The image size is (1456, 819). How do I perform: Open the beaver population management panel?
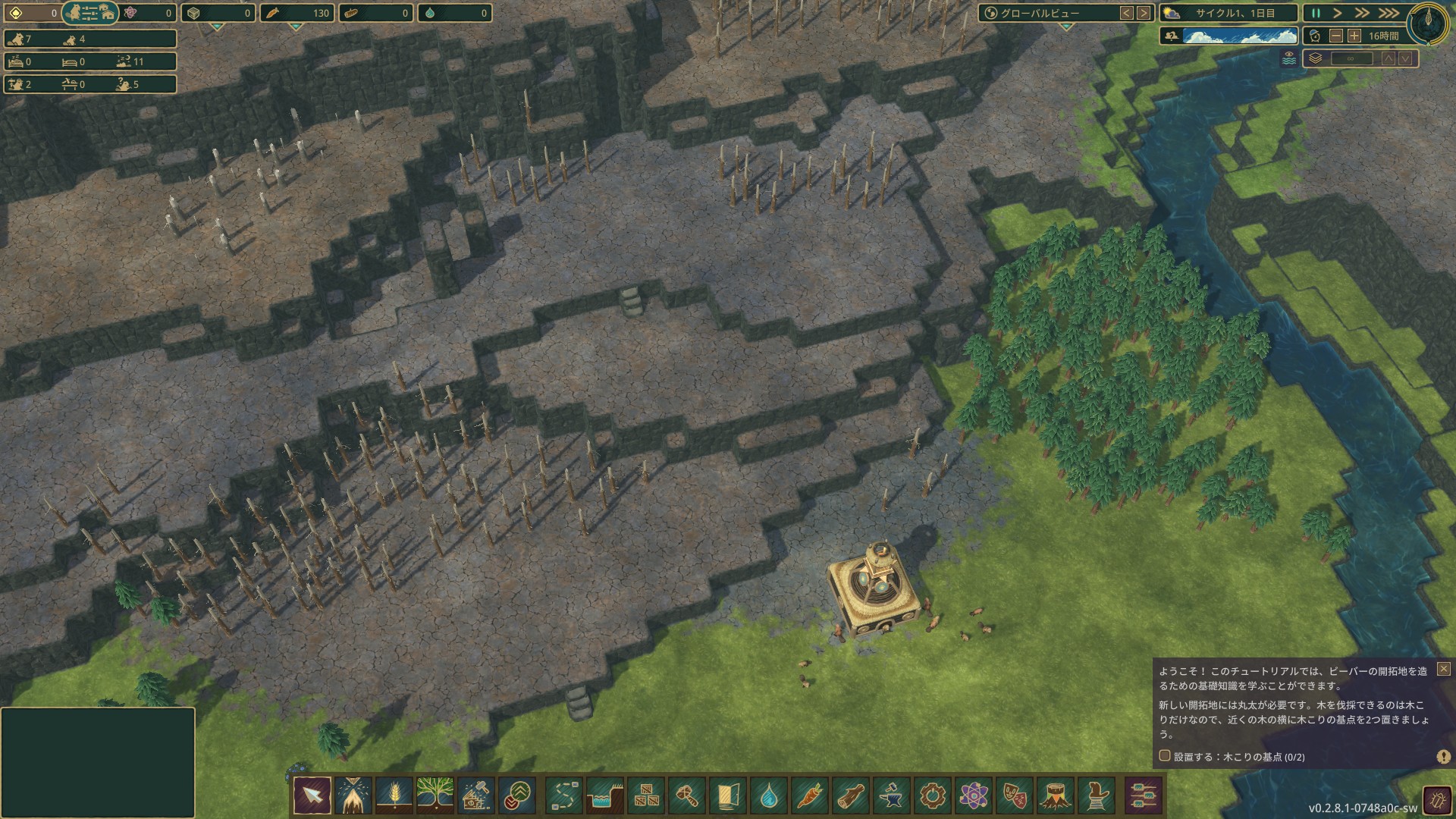coord(90,13)
